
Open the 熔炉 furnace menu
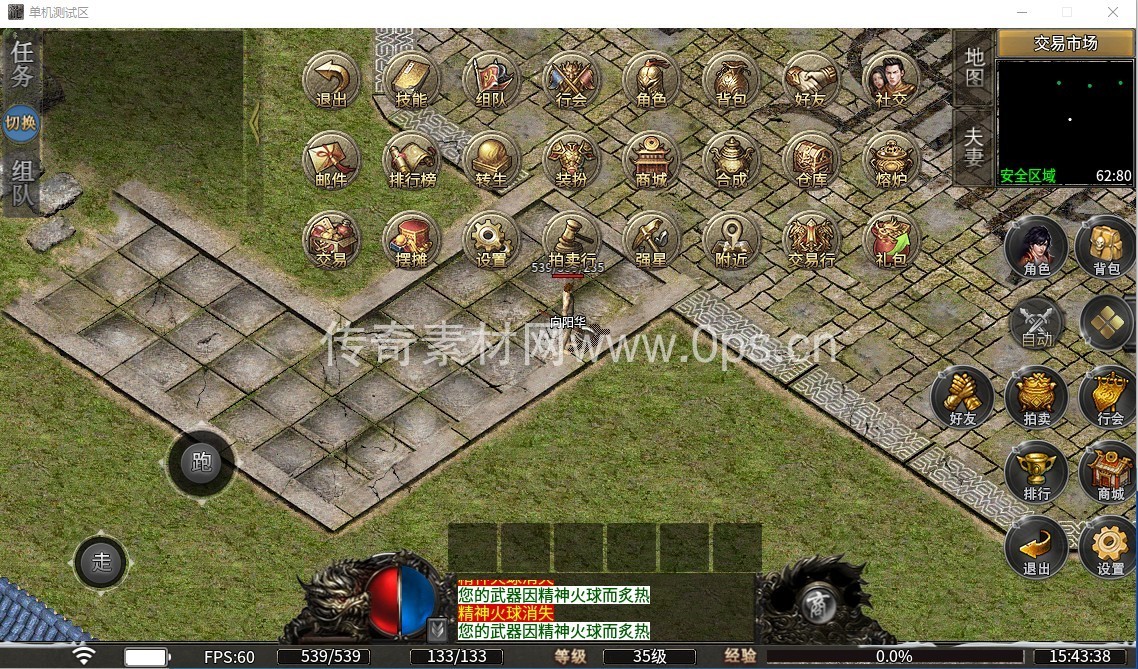click(890, 159)
